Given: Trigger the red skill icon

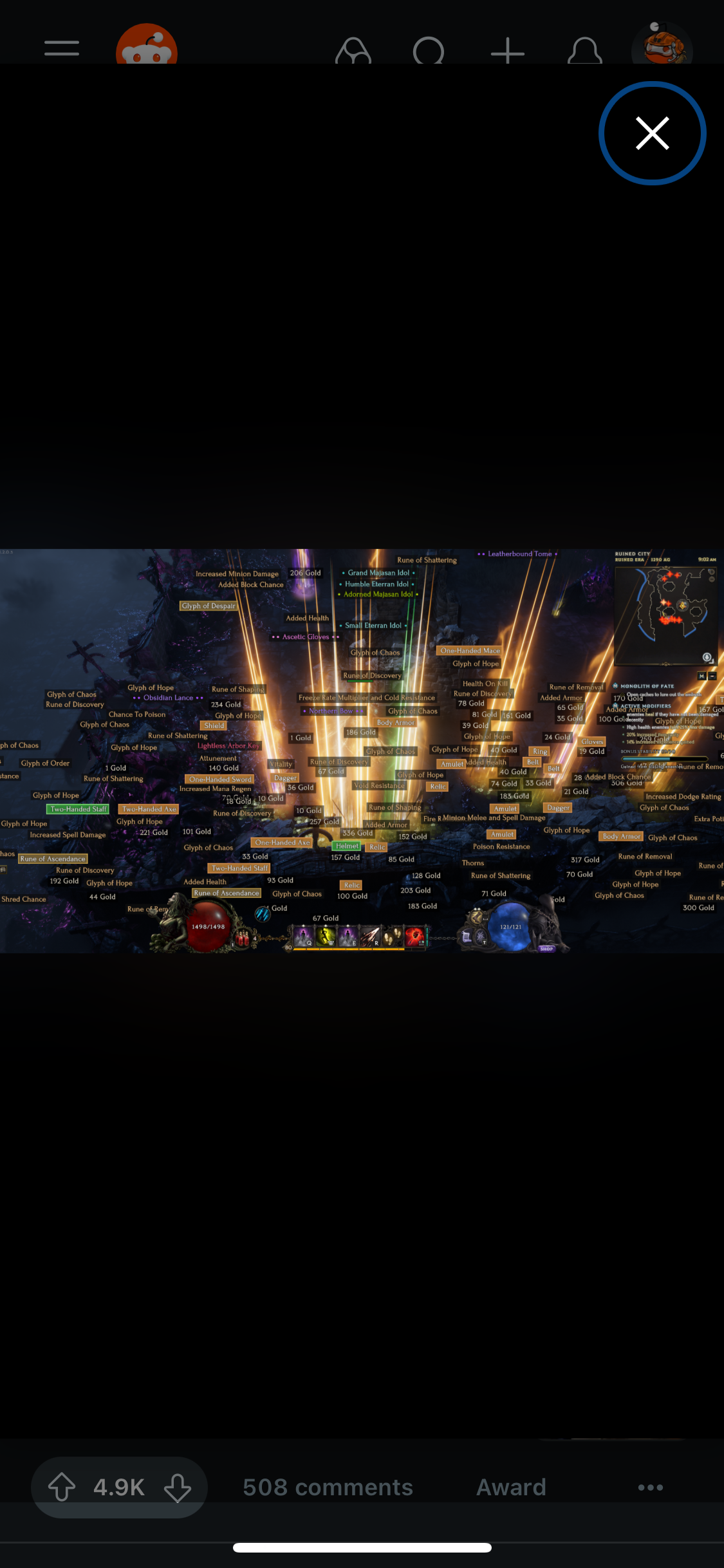Looking at the screenshot, I should coord(414,935).
